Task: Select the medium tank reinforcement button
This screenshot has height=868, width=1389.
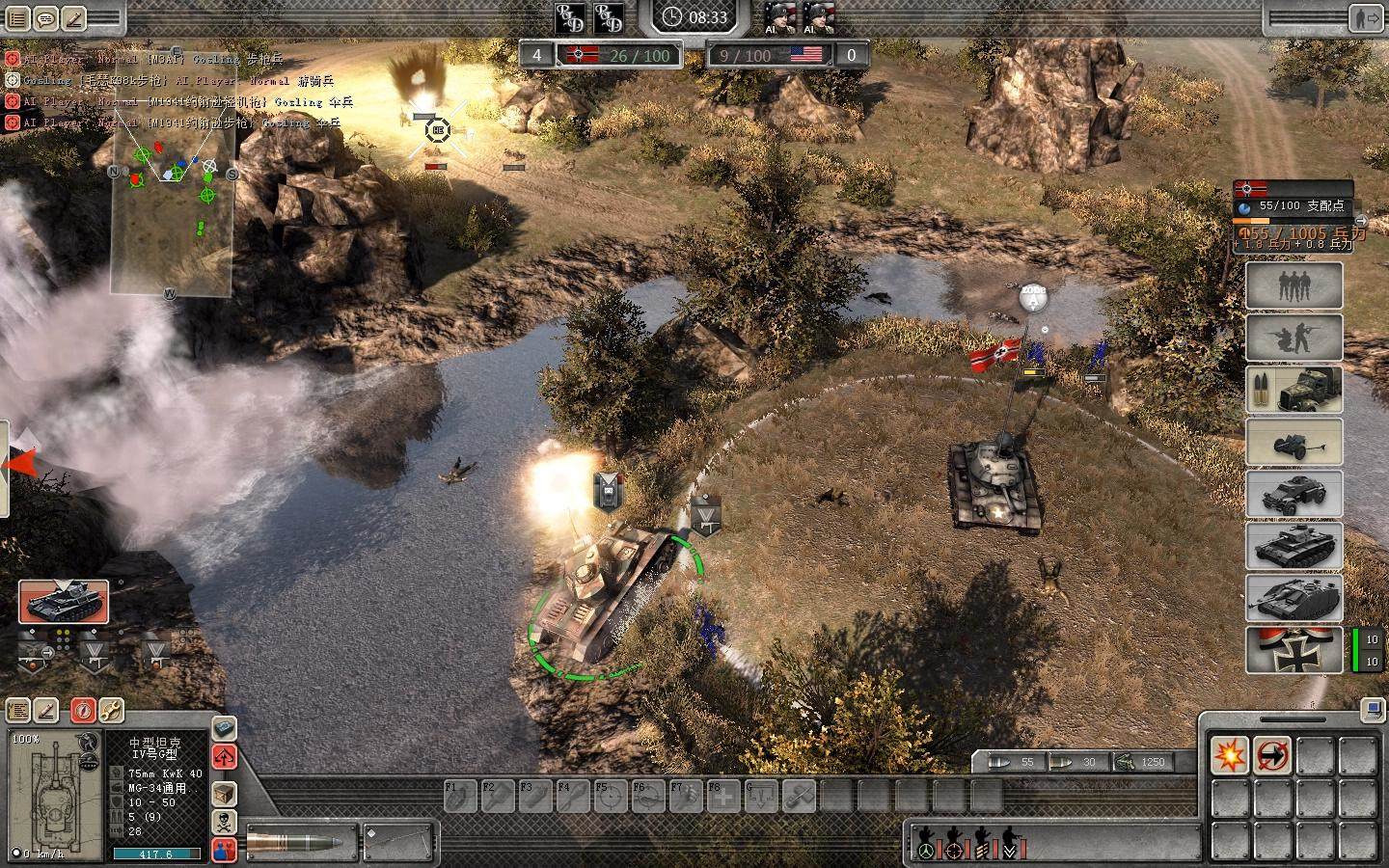Action: tap(1294, 546)
